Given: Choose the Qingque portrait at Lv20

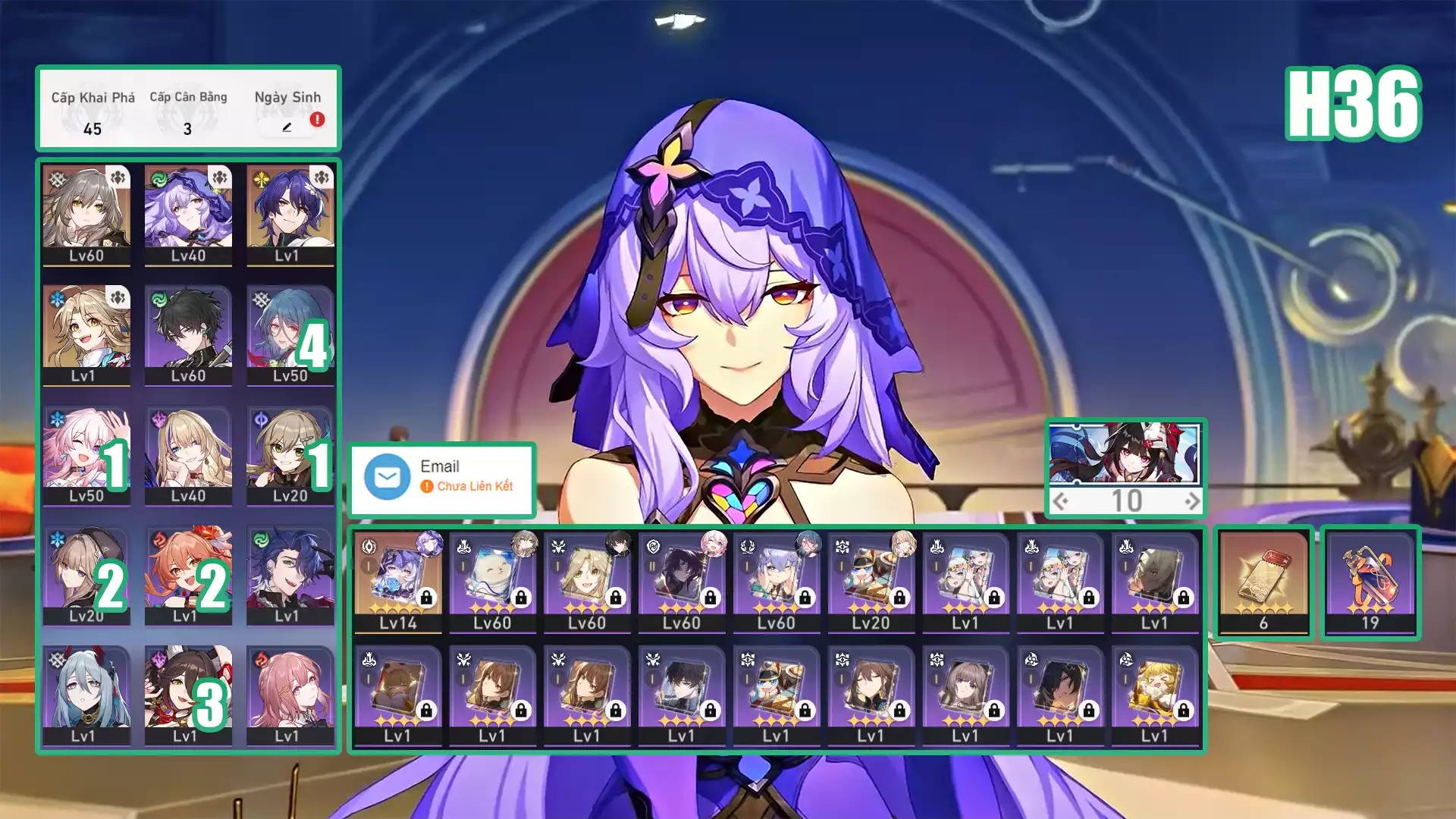Looking at the screenshot, I should click(x=290, y=455).
